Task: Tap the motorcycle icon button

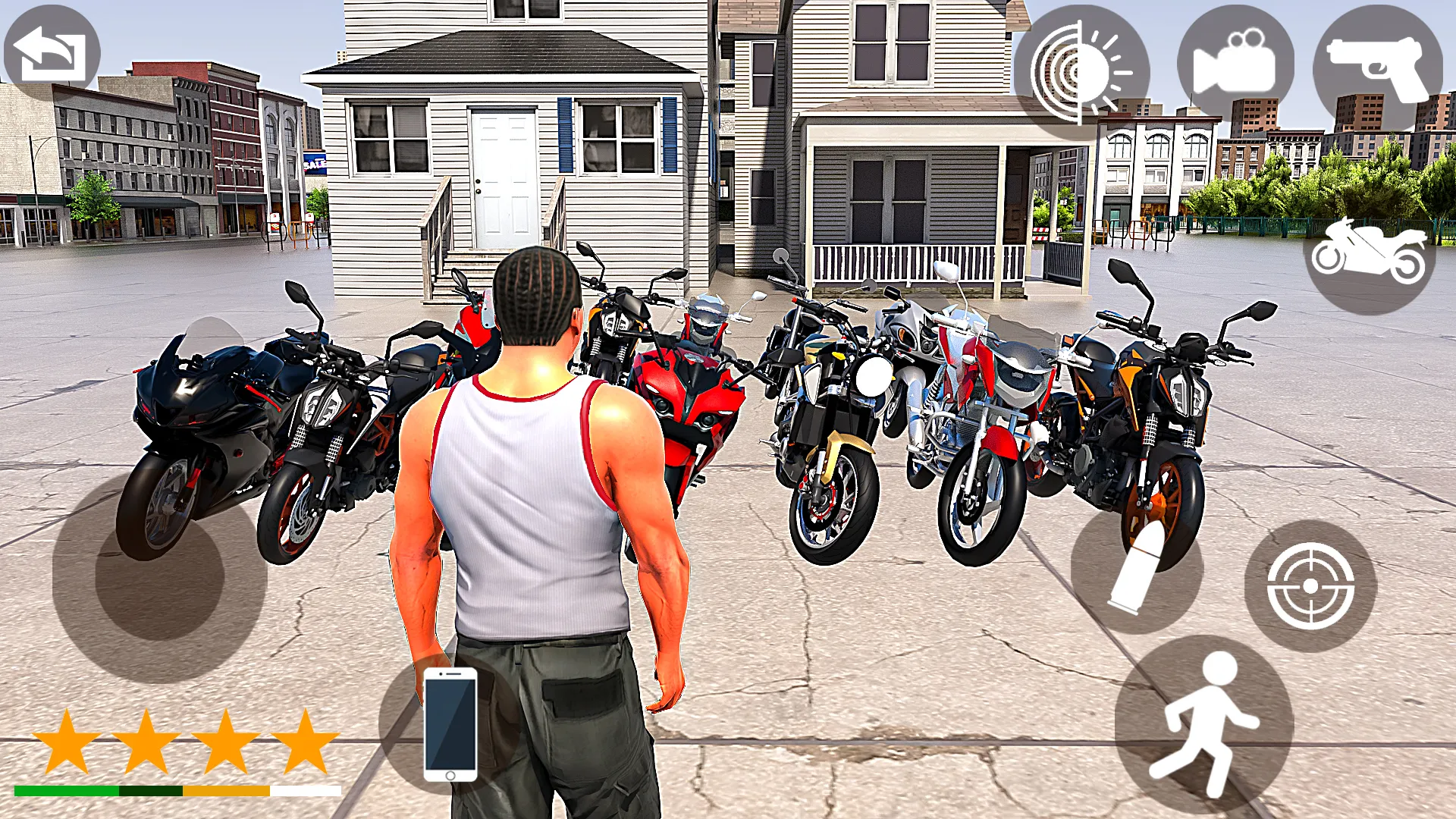Action: pos(1369,253)
